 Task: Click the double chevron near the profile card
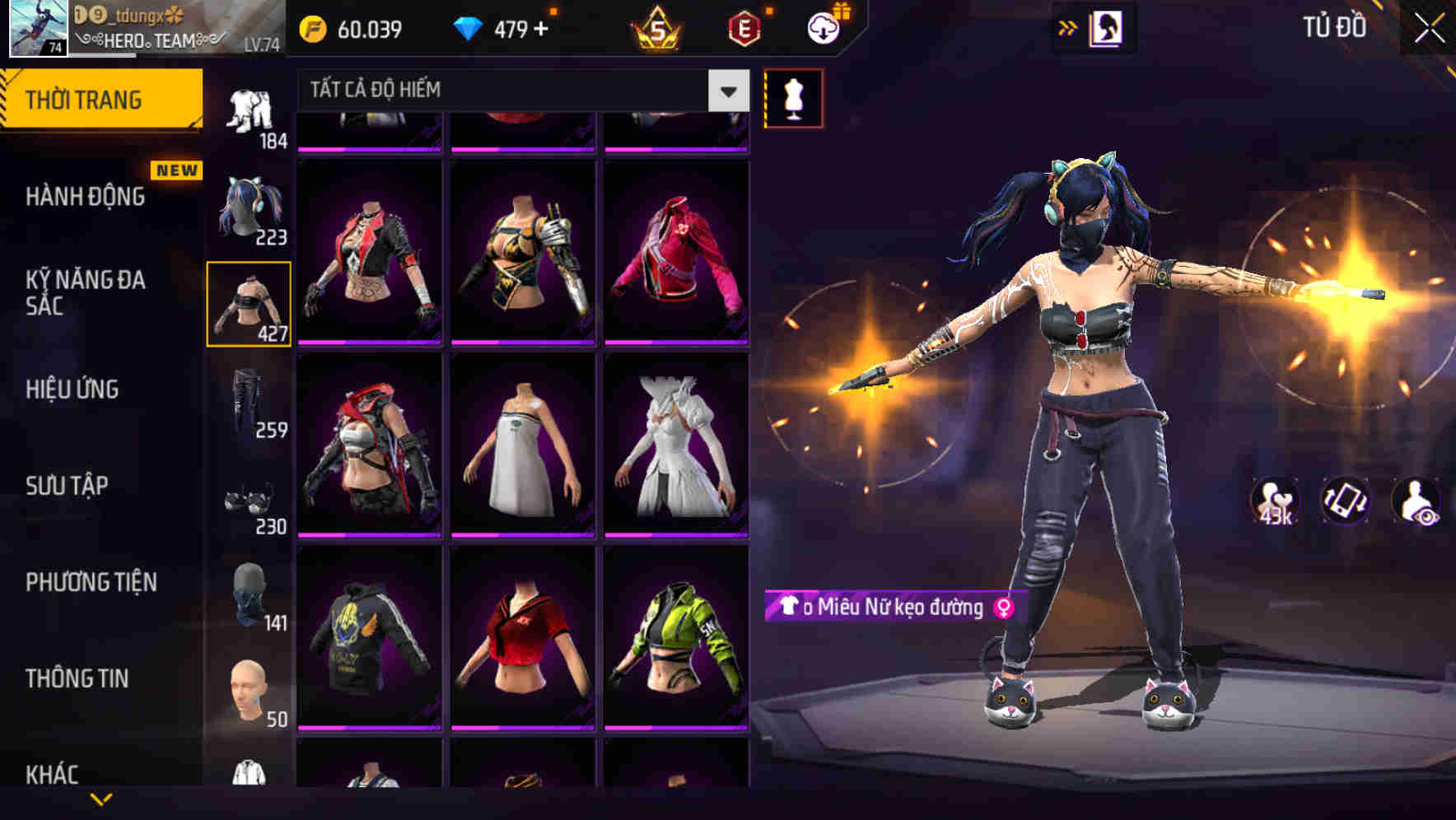[1066, 27]
